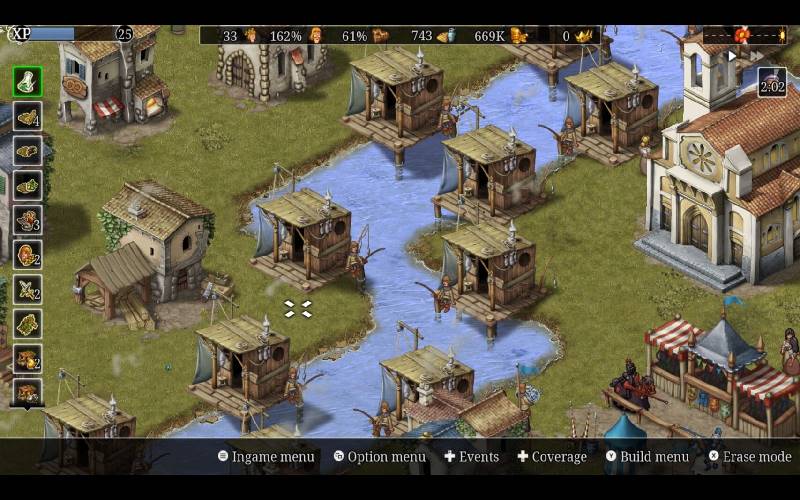Click the Ingame menu option
Viewport: 800px width, 500px height.
pos(266,457)
